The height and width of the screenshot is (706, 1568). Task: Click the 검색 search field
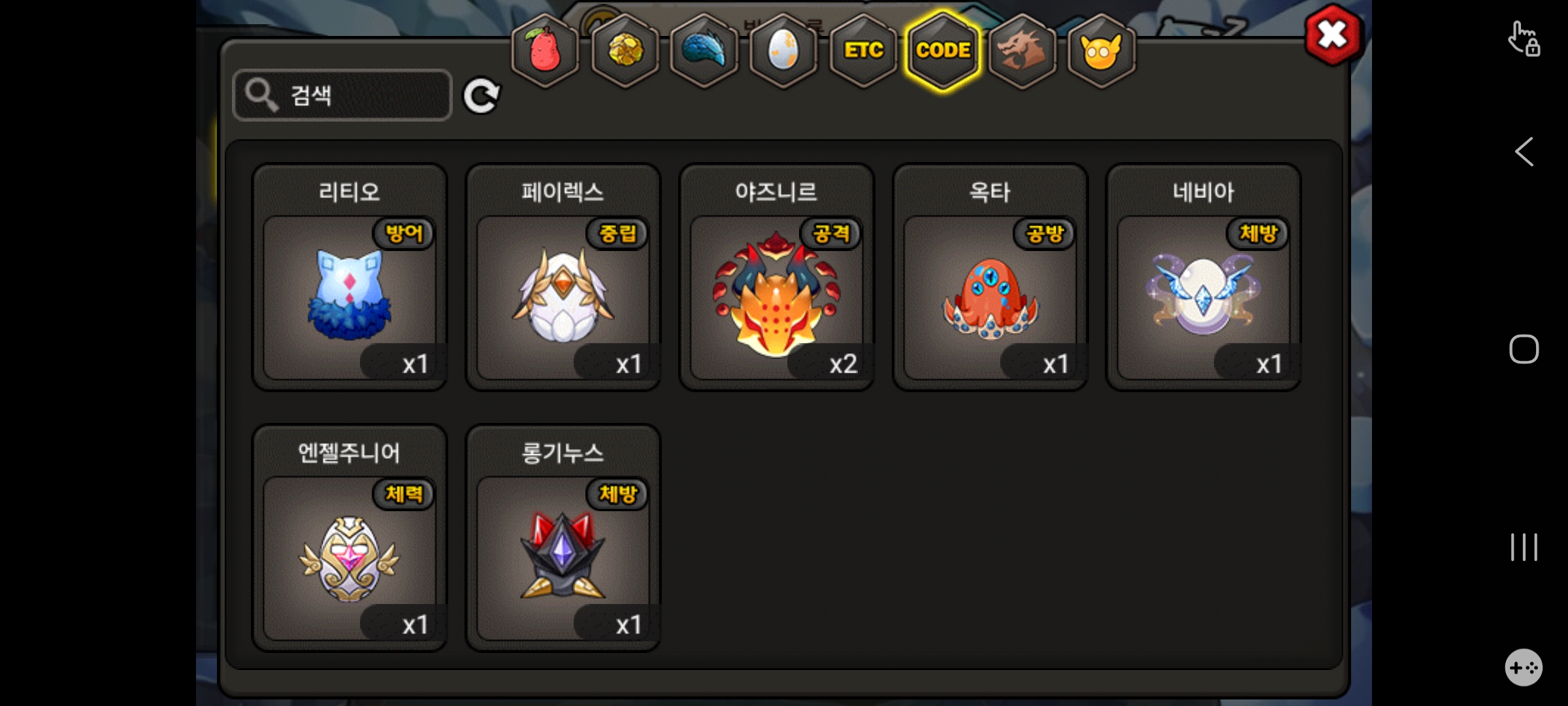[x=342, y=95]
